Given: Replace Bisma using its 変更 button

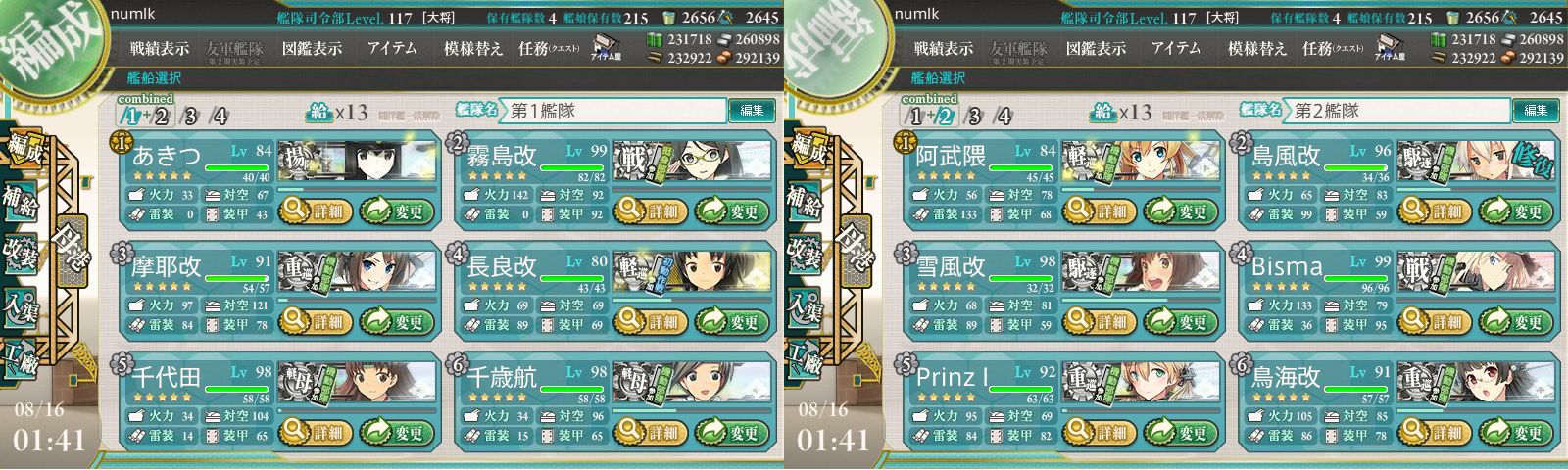Looking at the screenshot, I should pos(1515,321).
